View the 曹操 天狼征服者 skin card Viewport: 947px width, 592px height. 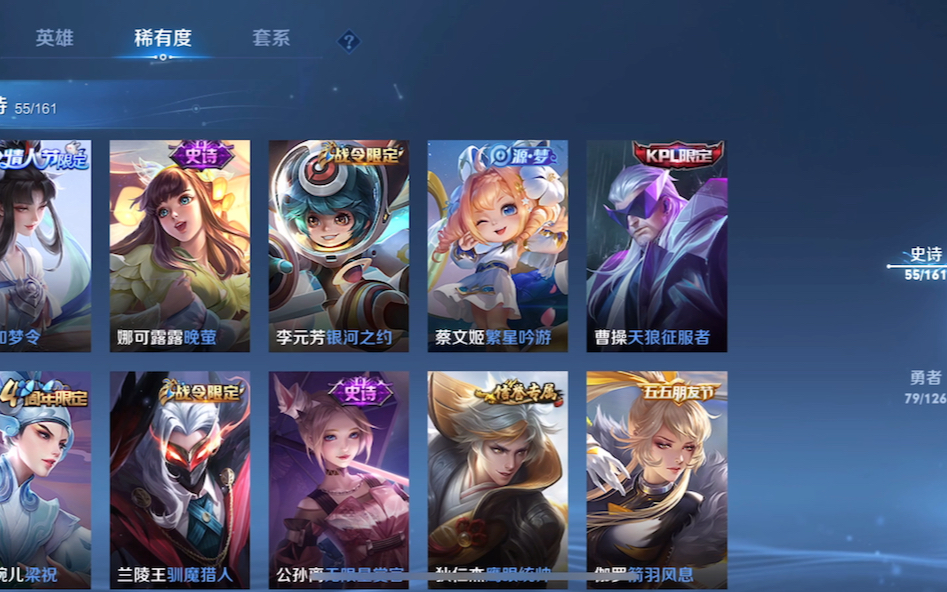click(x=656, y=245)
